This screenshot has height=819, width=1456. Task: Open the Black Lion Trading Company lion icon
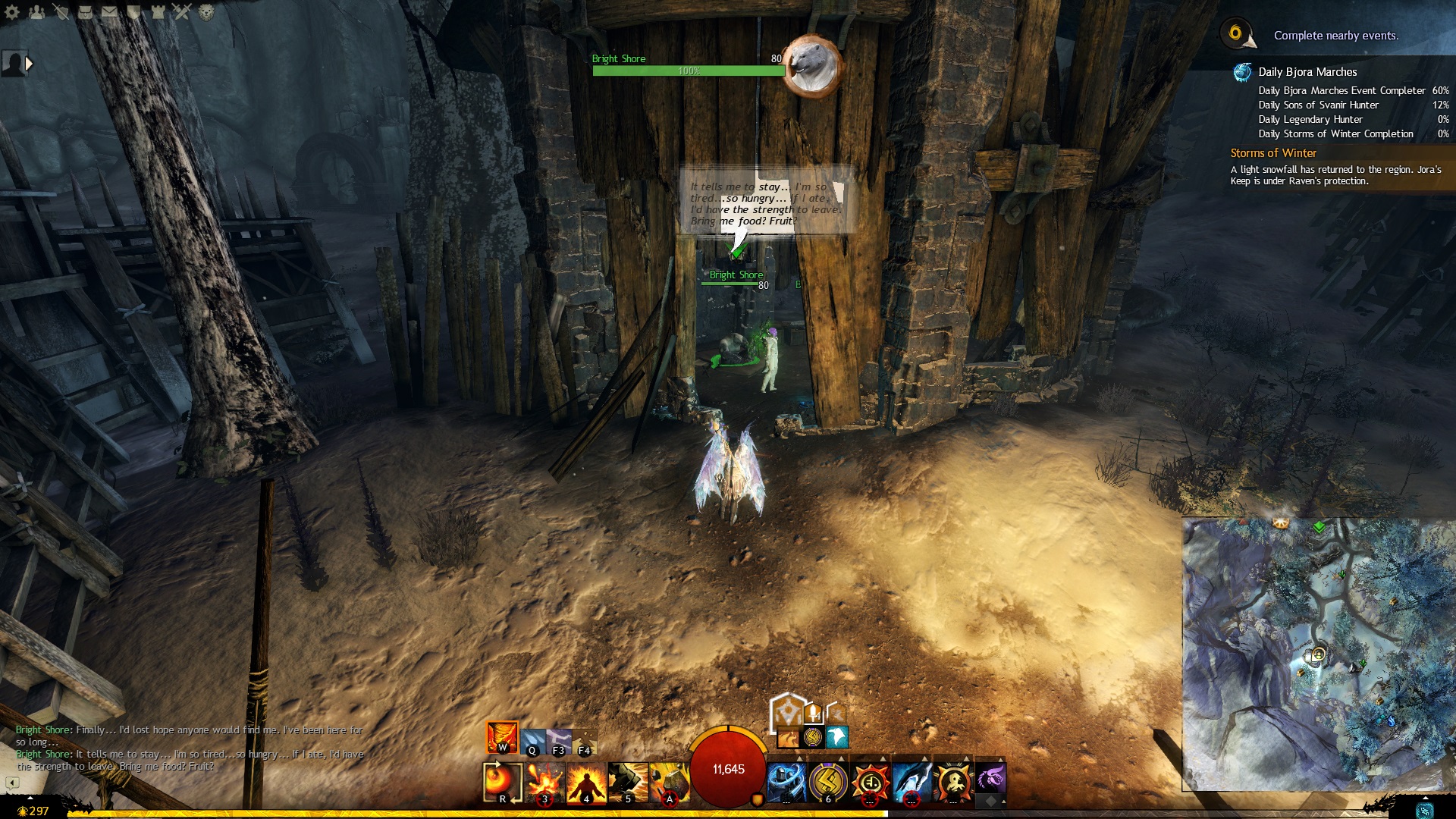click(206, 12)
